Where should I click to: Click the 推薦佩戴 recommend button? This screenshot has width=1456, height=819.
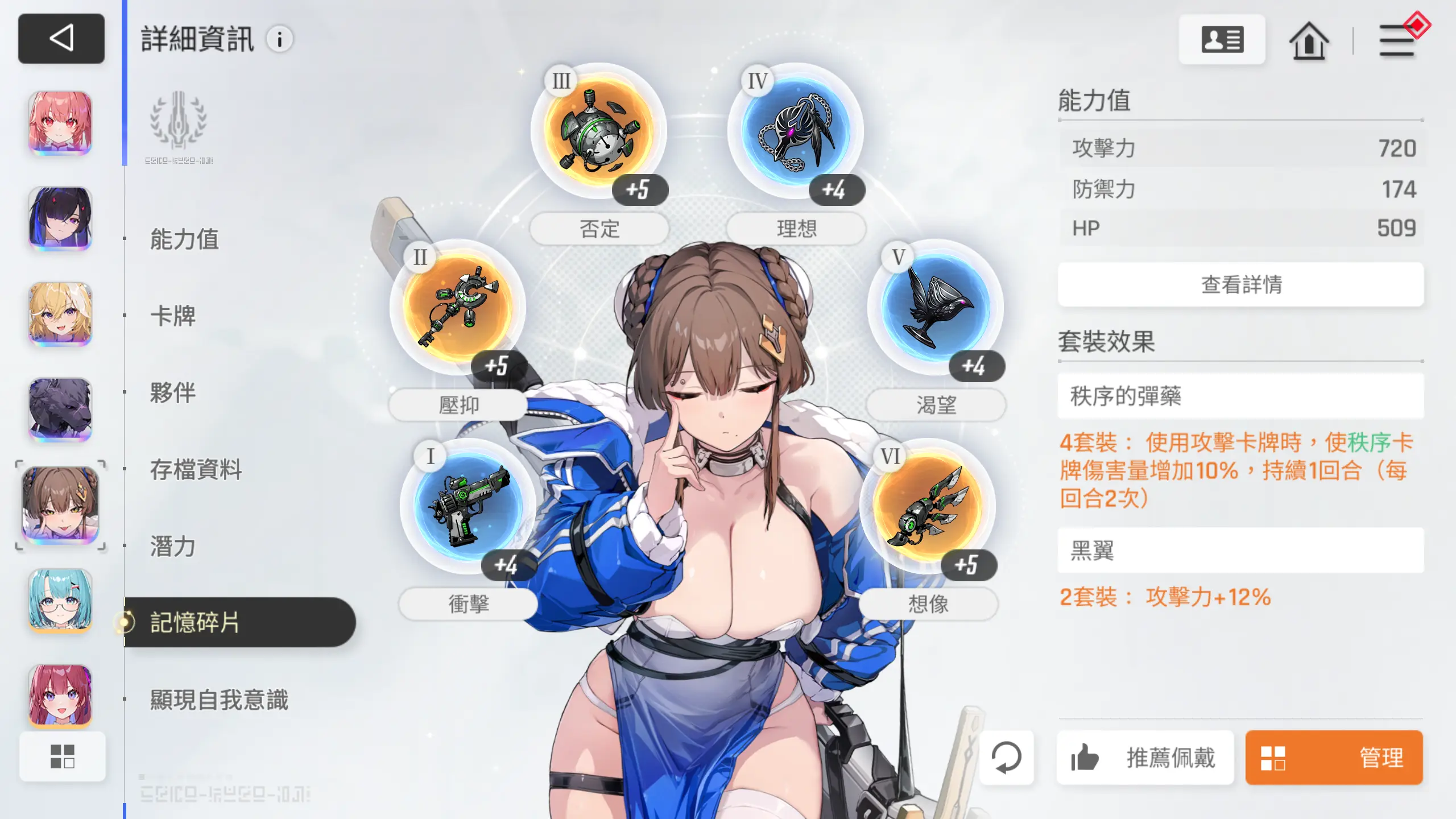click(1145, 758)
